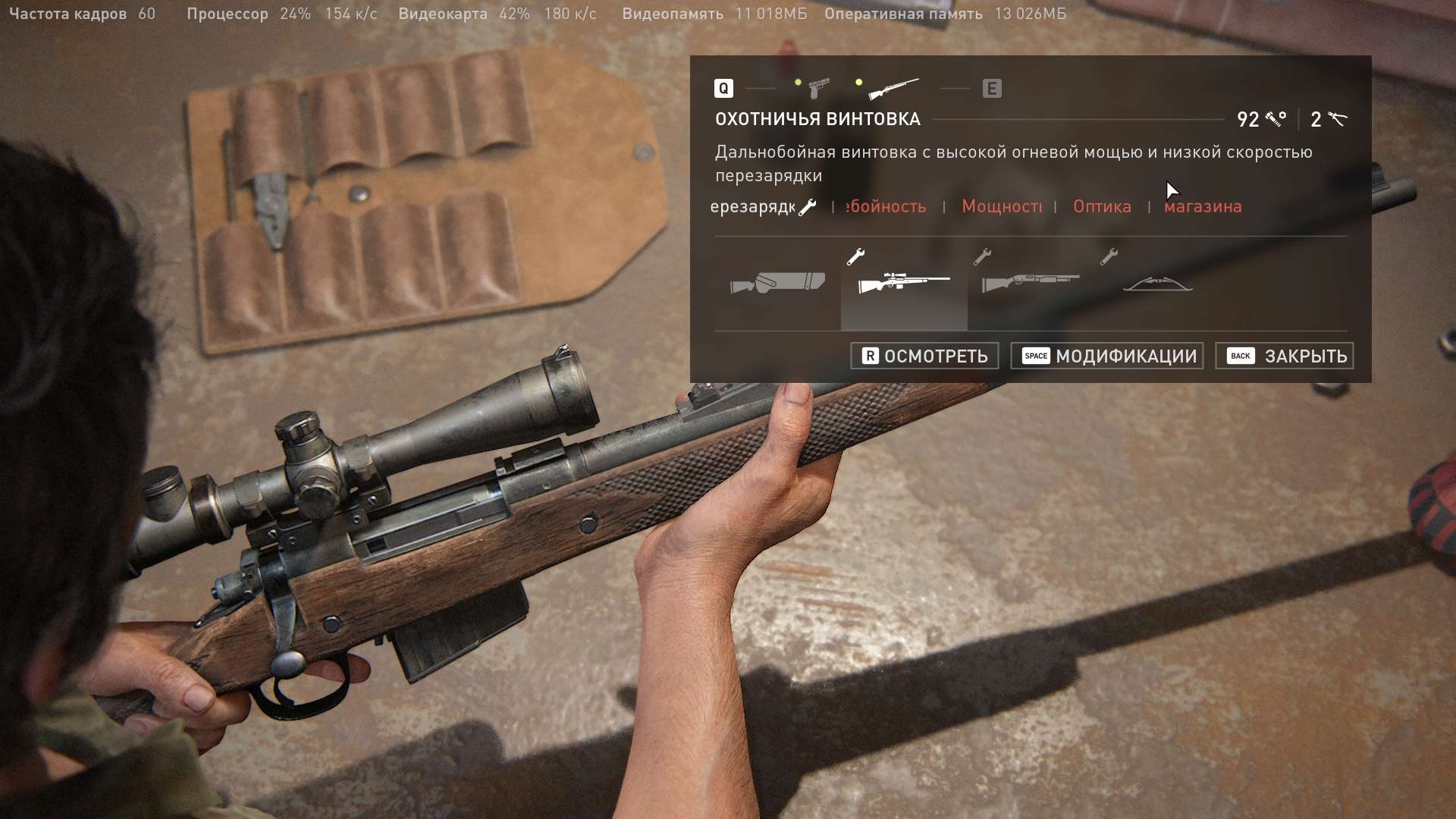Select the scoped hunting rifle slot
Viewport: 1456px width, 819px height.
click(903, 283)
